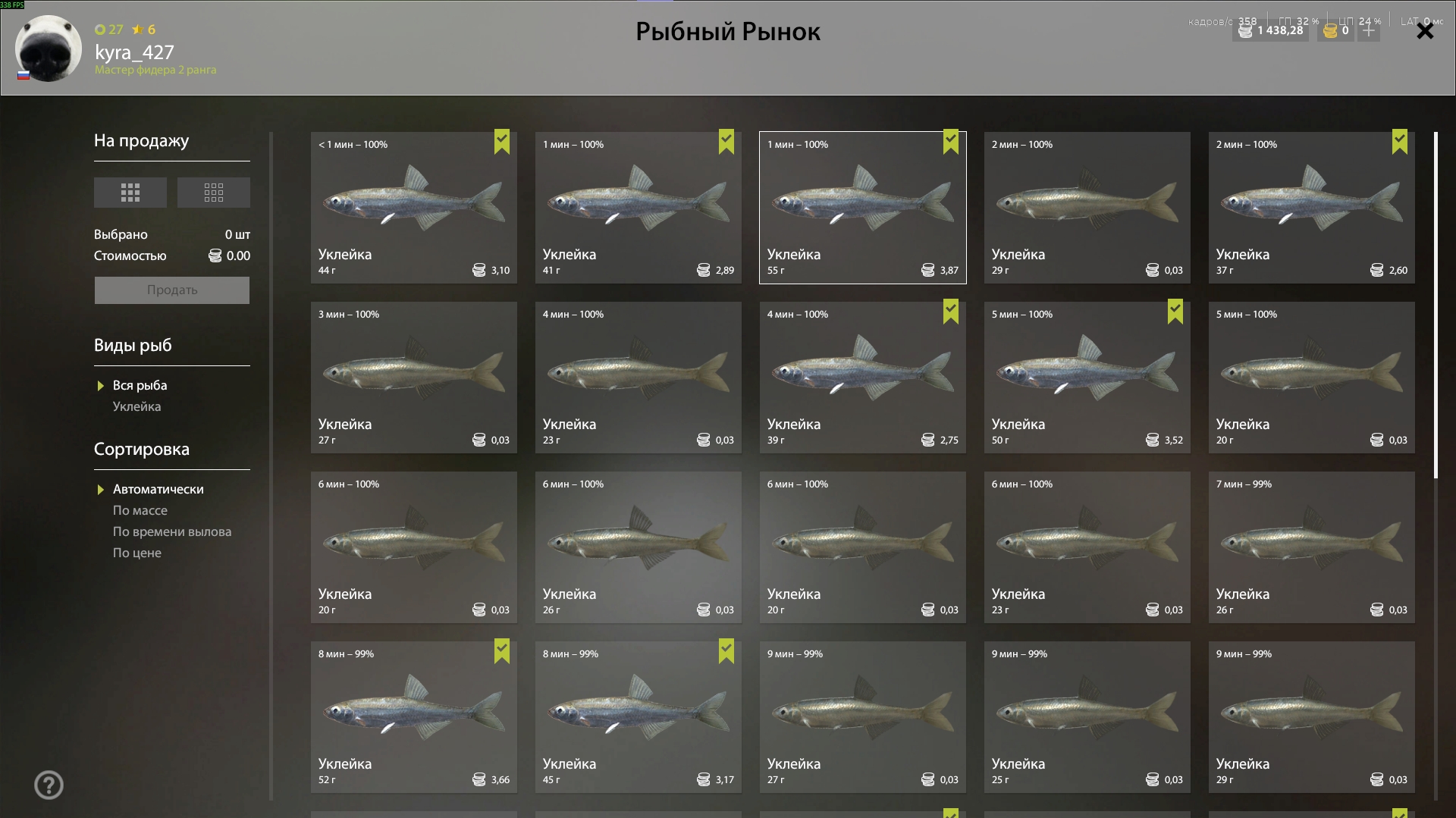1456x818 pixels.
Task: Switch to the filled grid view
Action: [x=130, y=193]
